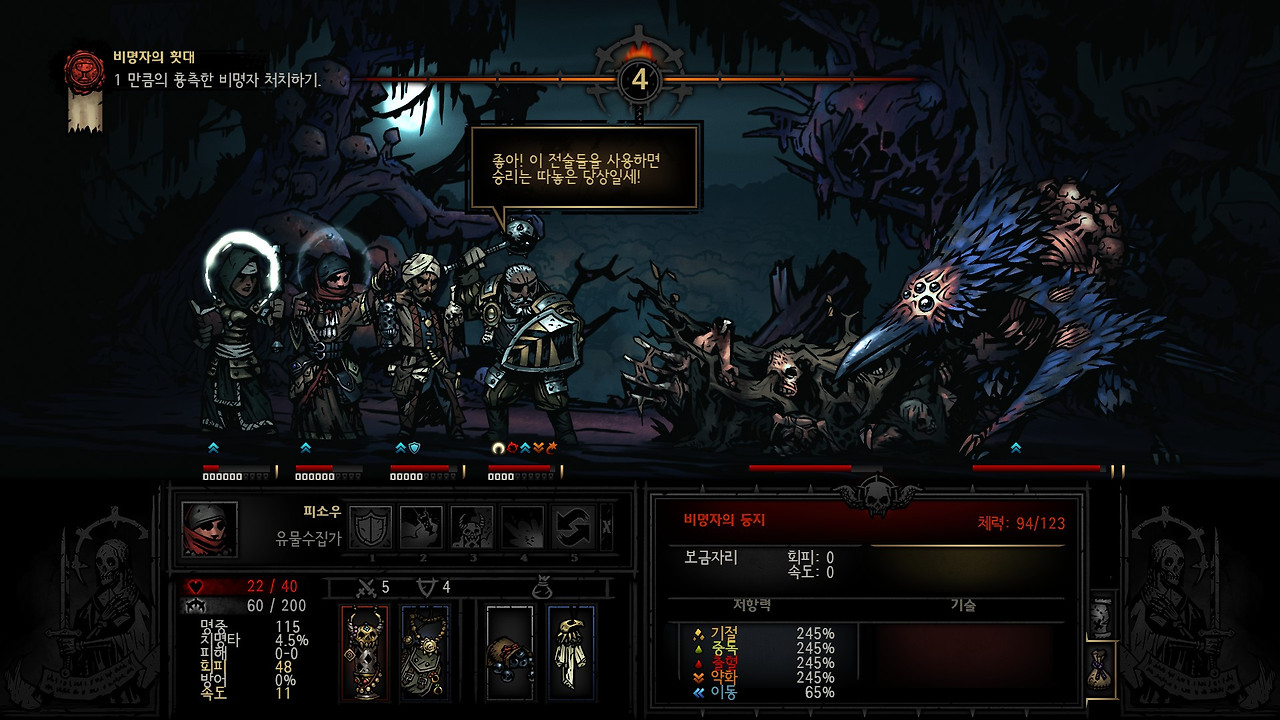Inspect the golden skull censer trinket
The height and width of the screenshot is (720, 1280).
pos(363,653)
